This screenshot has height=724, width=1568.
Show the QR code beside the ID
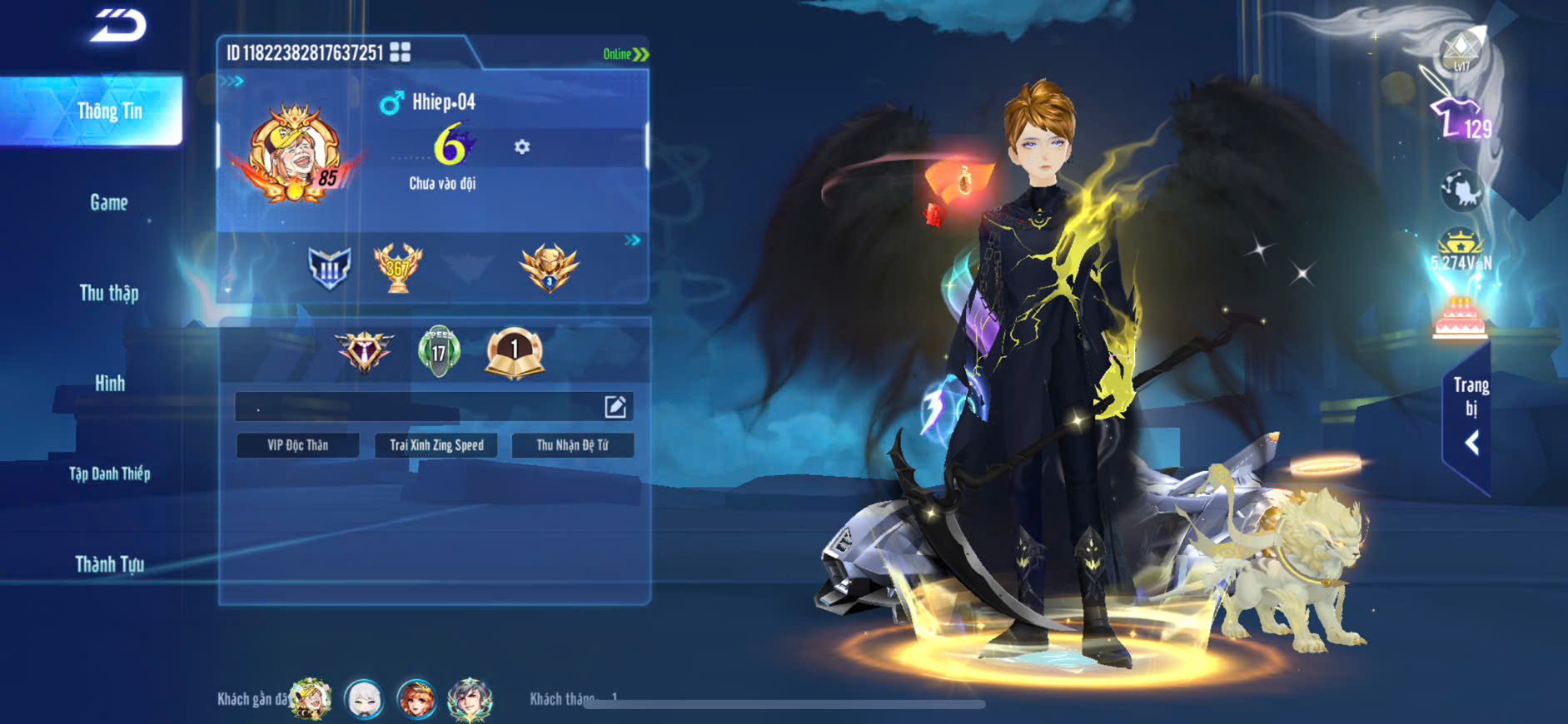[401, 52]
